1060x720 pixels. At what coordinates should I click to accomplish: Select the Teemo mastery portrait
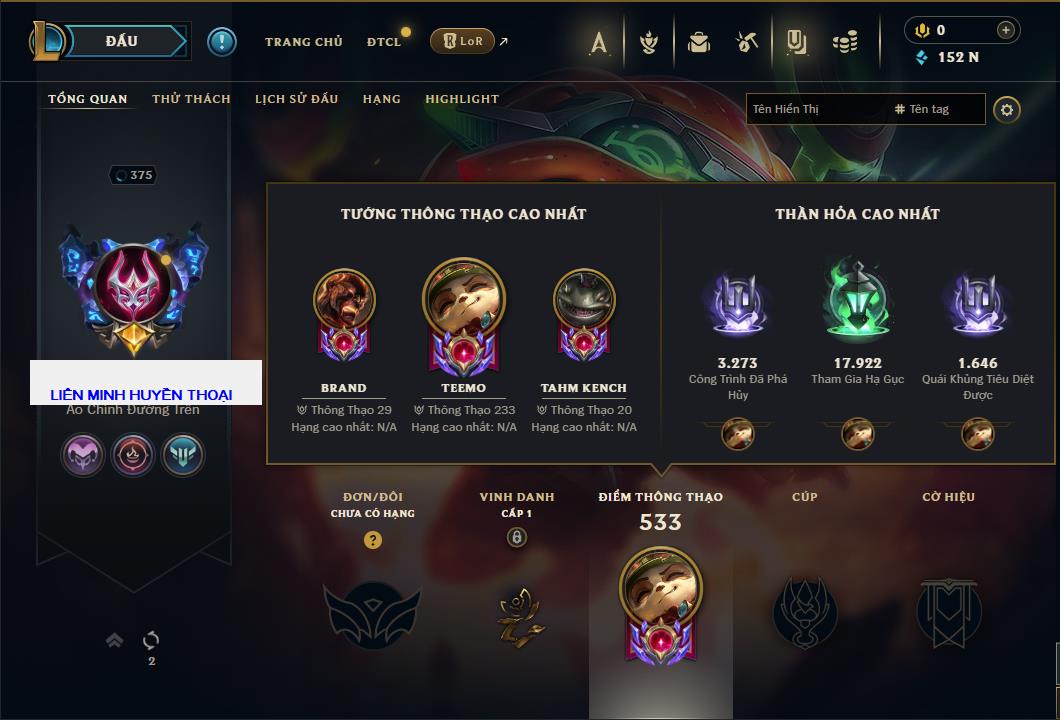tap(463, 302)
